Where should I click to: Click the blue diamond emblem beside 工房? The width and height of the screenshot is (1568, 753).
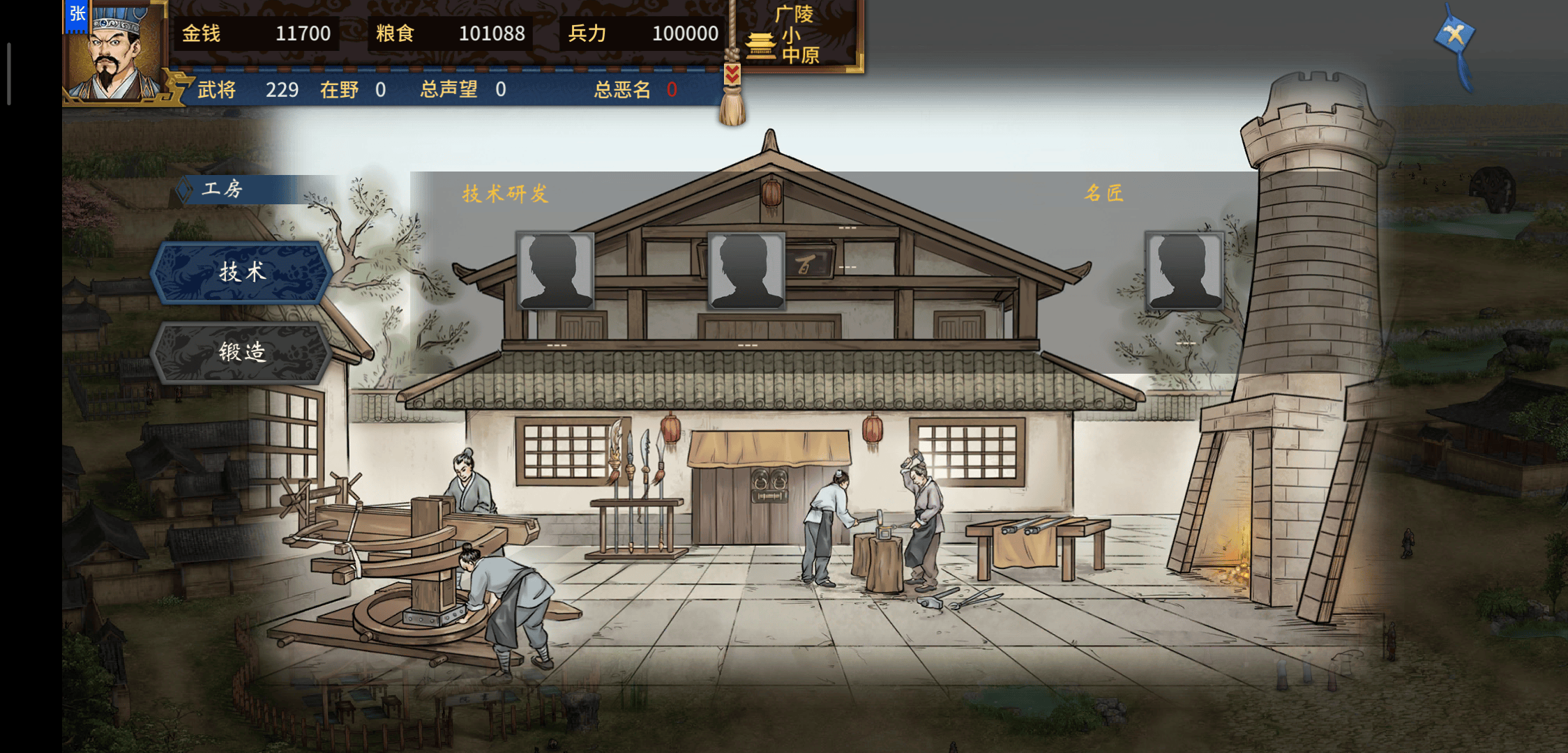pyautogui.click(x=186, y=188)
